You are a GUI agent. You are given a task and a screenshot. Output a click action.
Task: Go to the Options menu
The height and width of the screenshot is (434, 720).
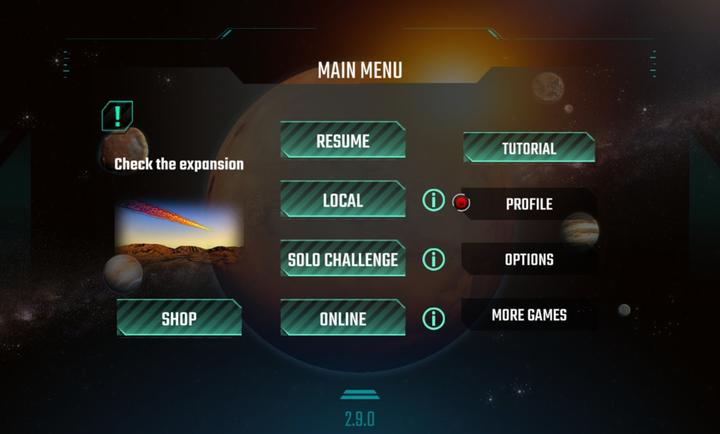pos(529,259)
